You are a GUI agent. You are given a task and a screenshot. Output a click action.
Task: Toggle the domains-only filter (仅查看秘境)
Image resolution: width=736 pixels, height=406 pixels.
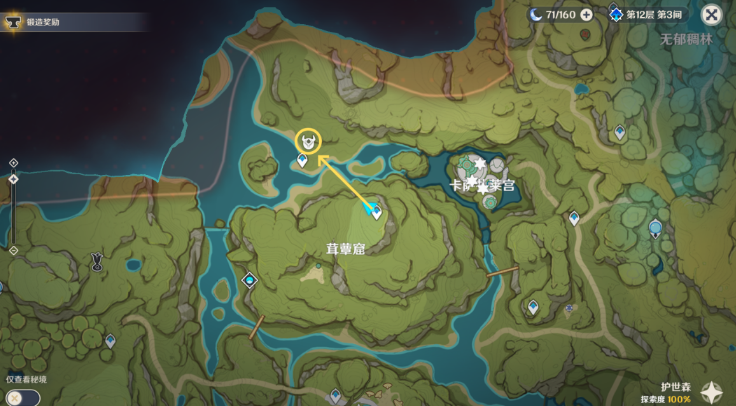click(x=20, y=397)
